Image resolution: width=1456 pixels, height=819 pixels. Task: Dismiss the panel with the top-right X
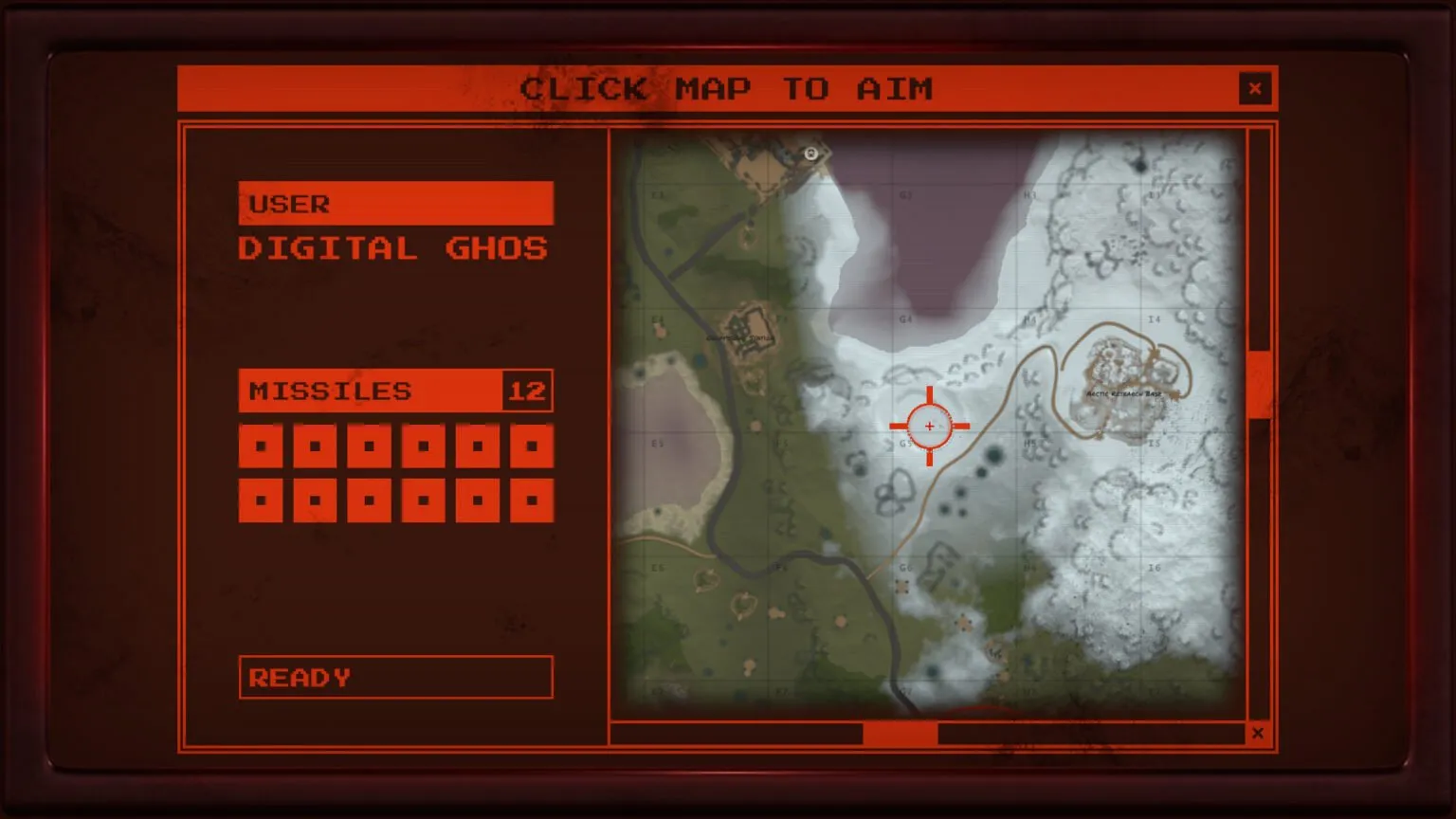(1255, 88)
